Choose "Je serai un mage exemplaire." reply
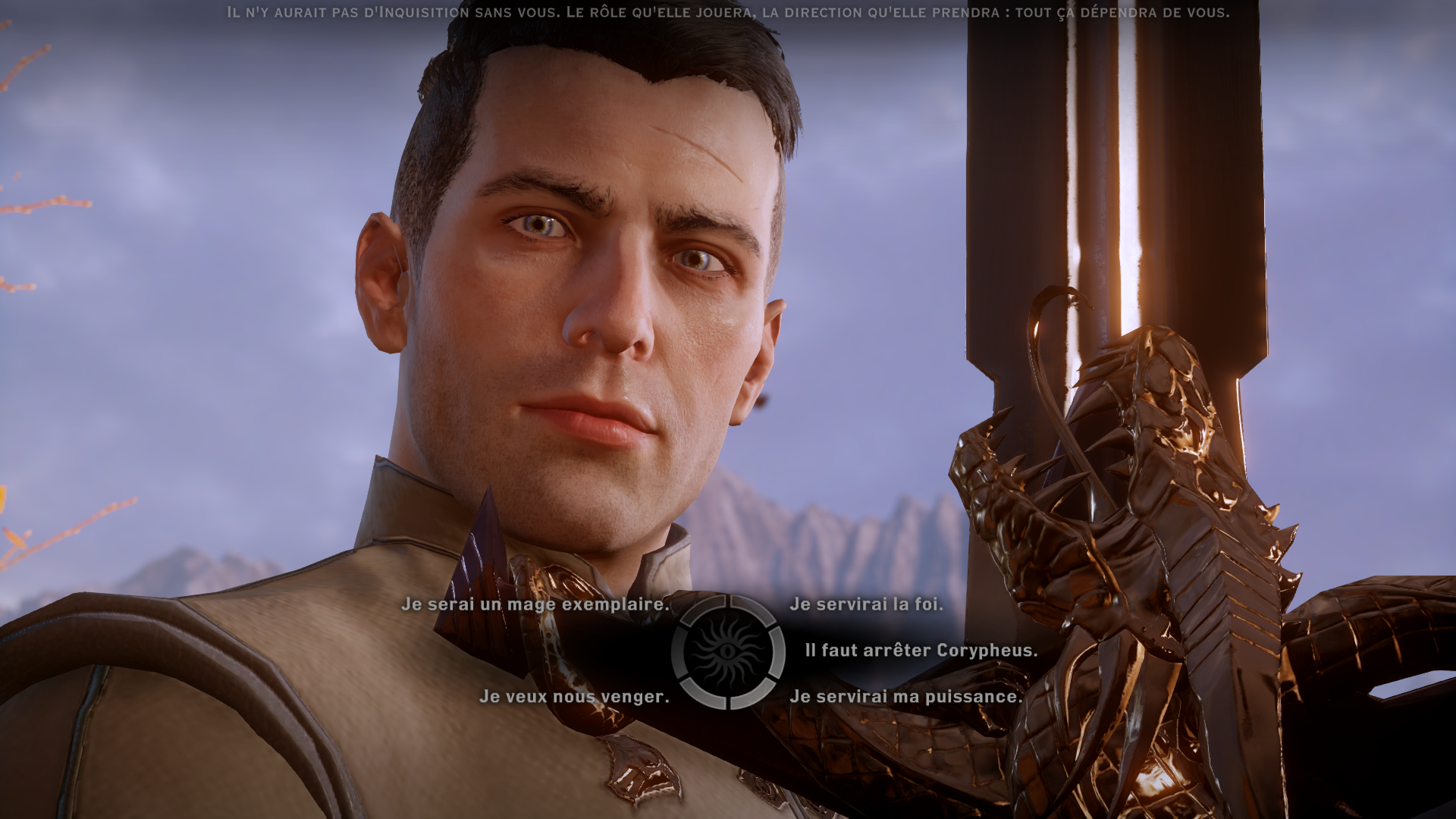 [535, 604]
